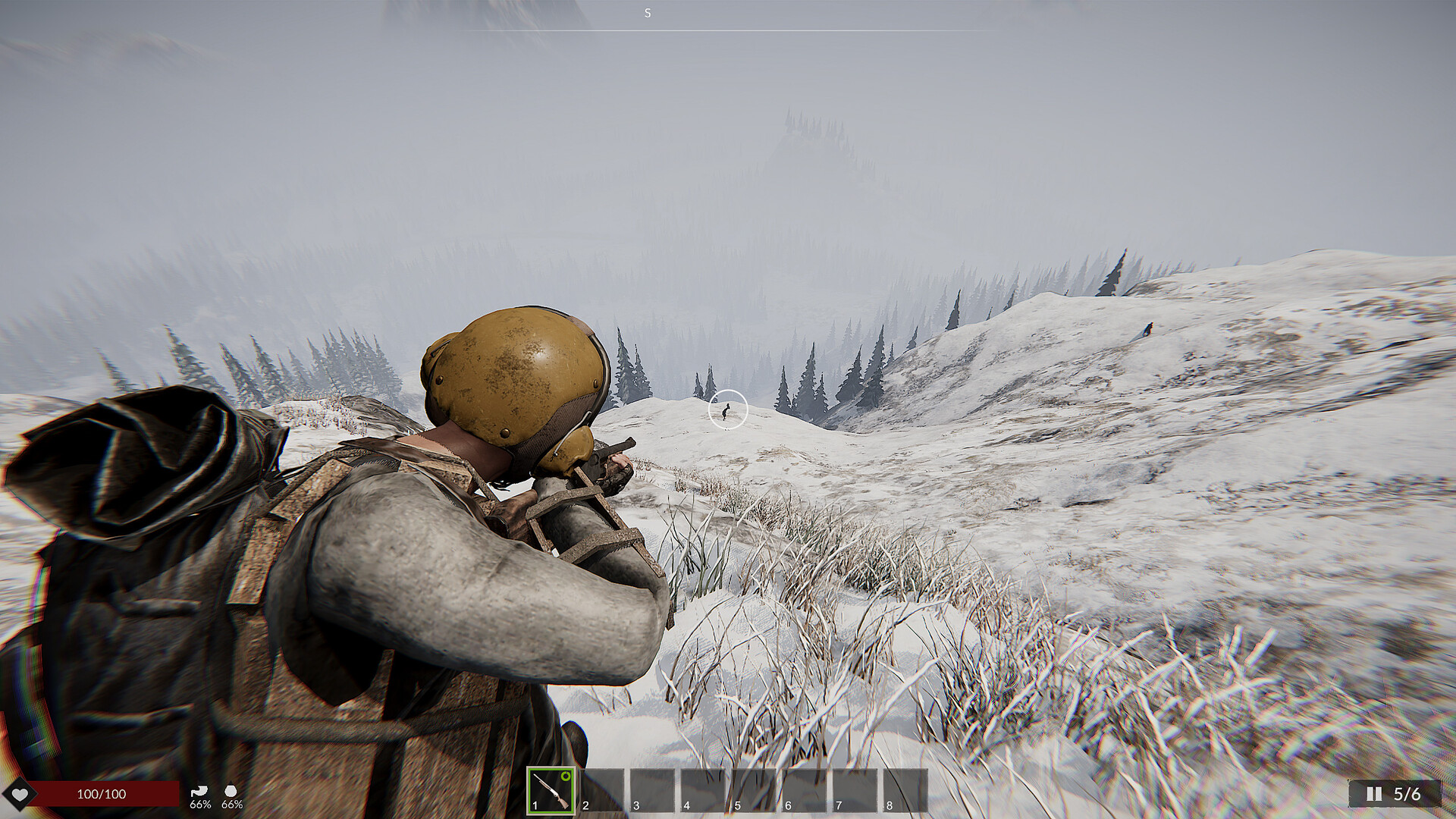Image resolution: width=1456 pixels, height=819 pixels.
Task: Select the rifle in hotbar slot 1
Action: tap(551, 790)
